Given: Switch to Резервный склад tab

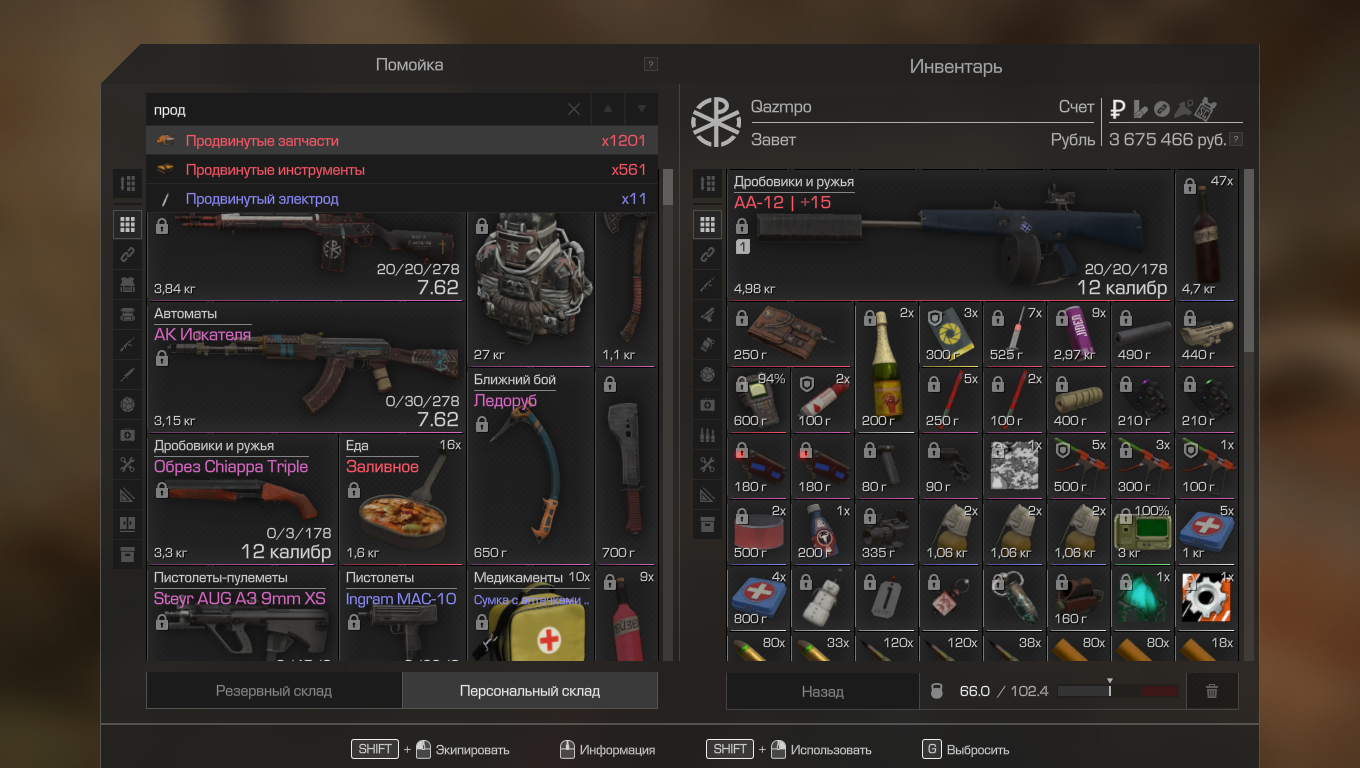Looking at the screenshot, I should tap(274, 691).
